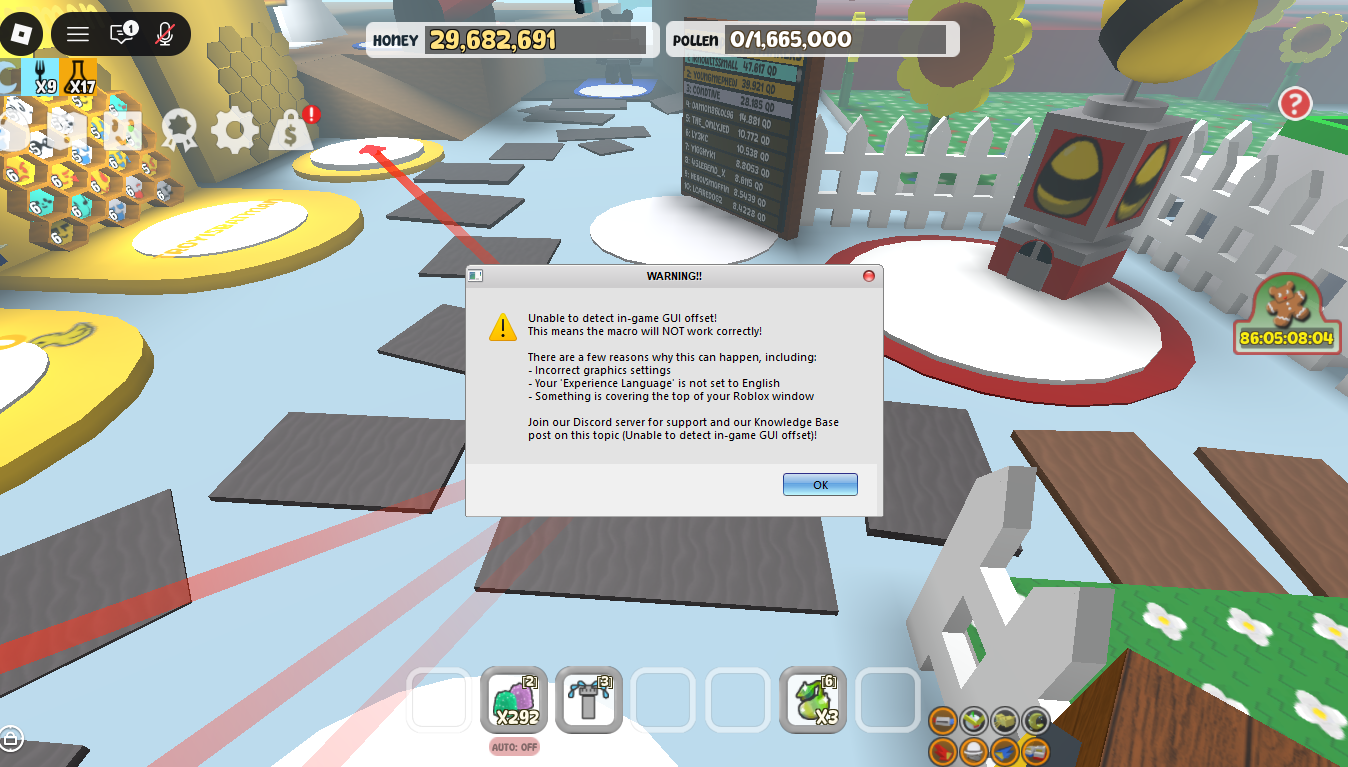Click the red question-mark help icon
The image size is (1348, 767).
pos(1293,103)
